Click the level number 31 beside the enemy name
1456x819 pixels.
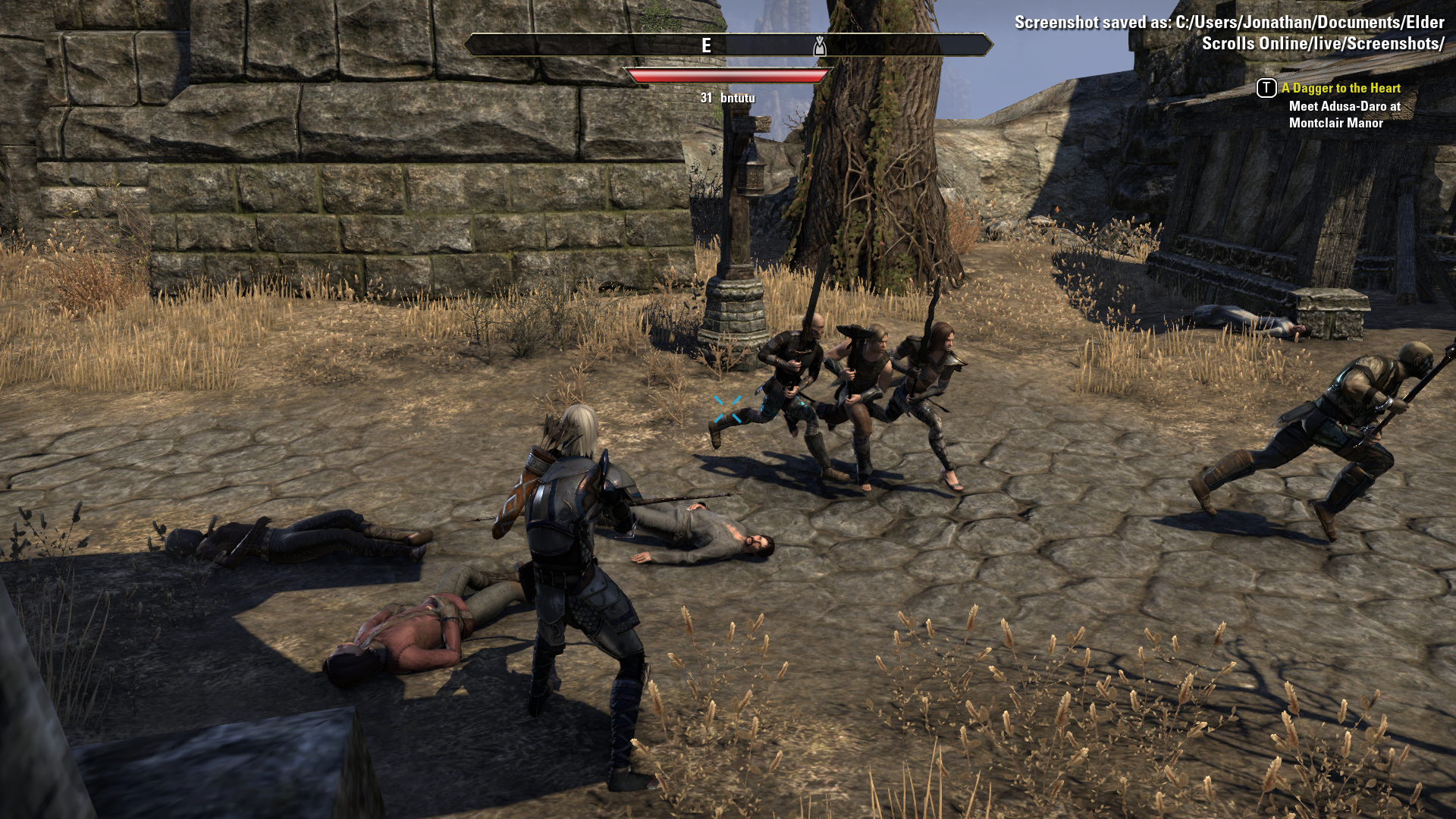706,97
